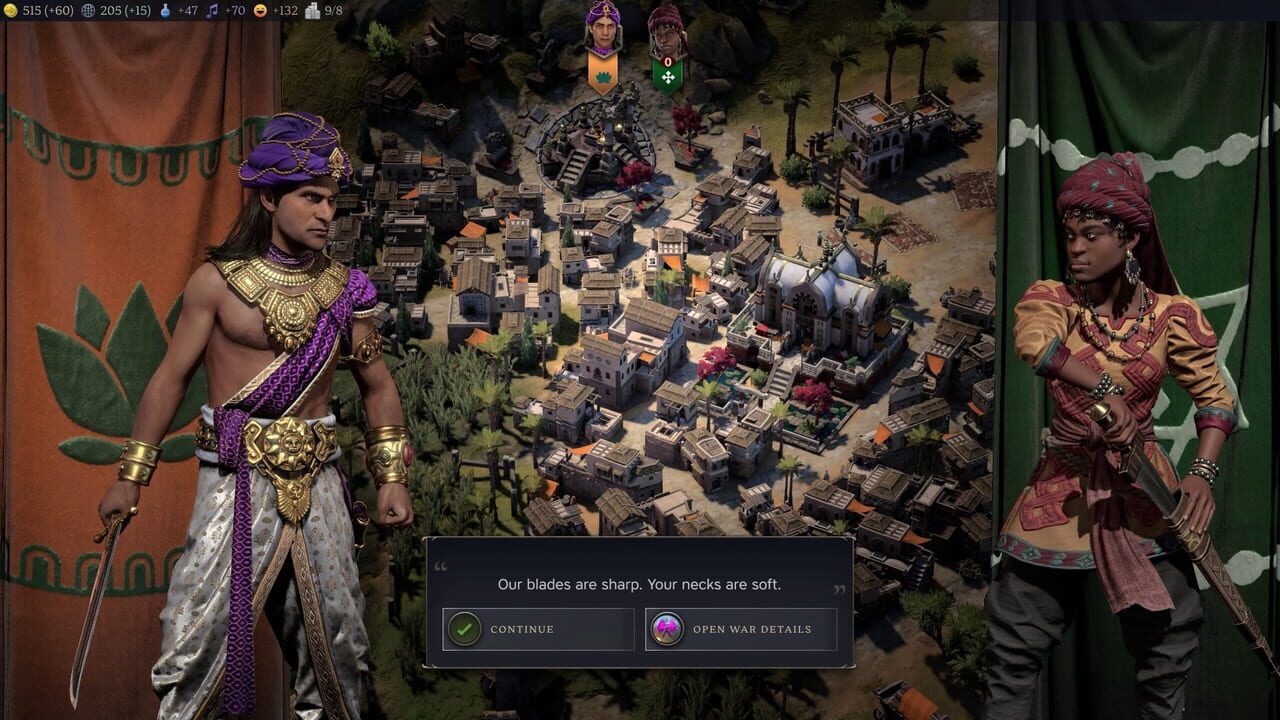Click the 515 (+60) gold value
Viewport: 1280px width, 720px height.
[48, 10]
